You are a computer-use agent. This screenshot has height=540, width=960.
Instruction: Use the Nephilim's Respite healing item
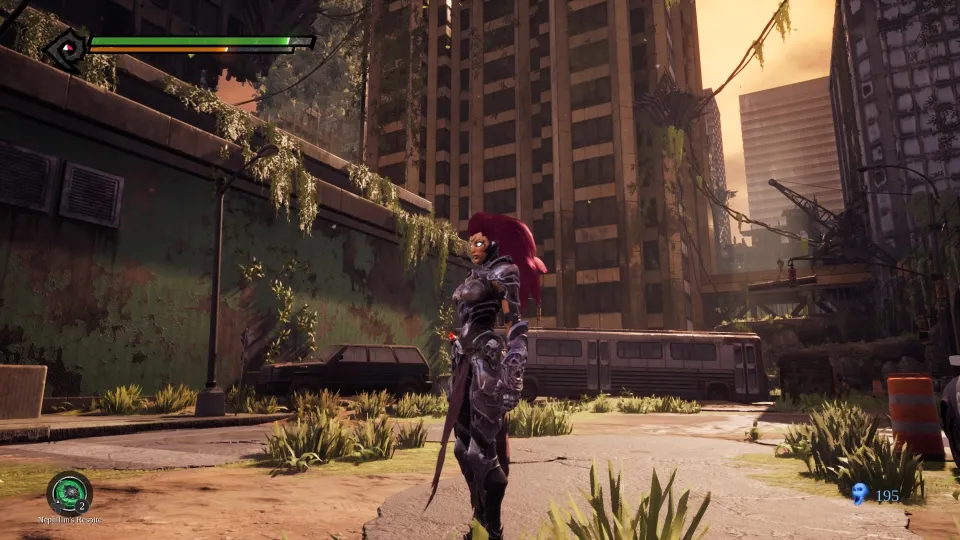[69, 493]
